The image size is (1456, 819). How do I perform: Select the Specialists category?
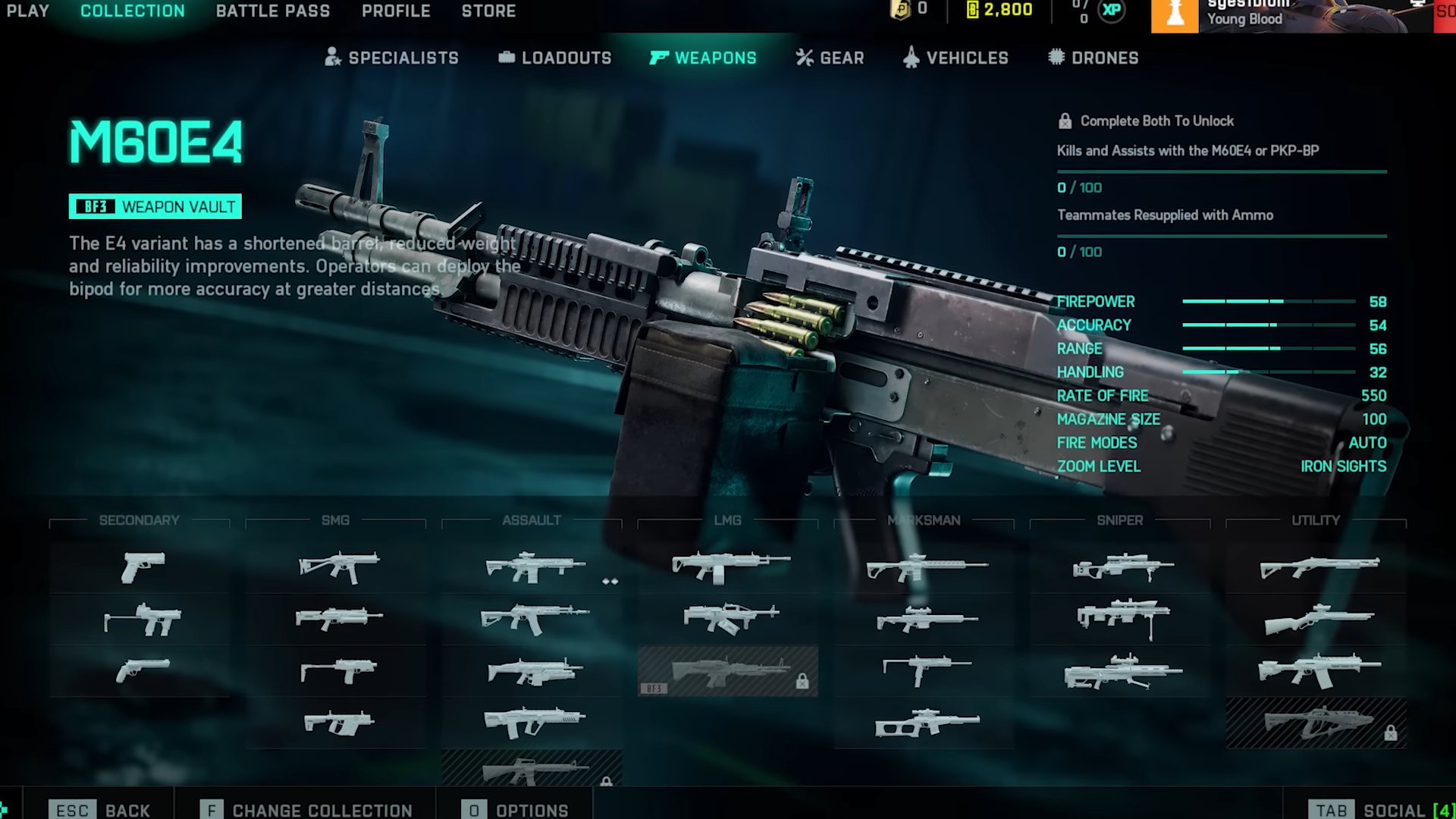[x=392, y=58]
